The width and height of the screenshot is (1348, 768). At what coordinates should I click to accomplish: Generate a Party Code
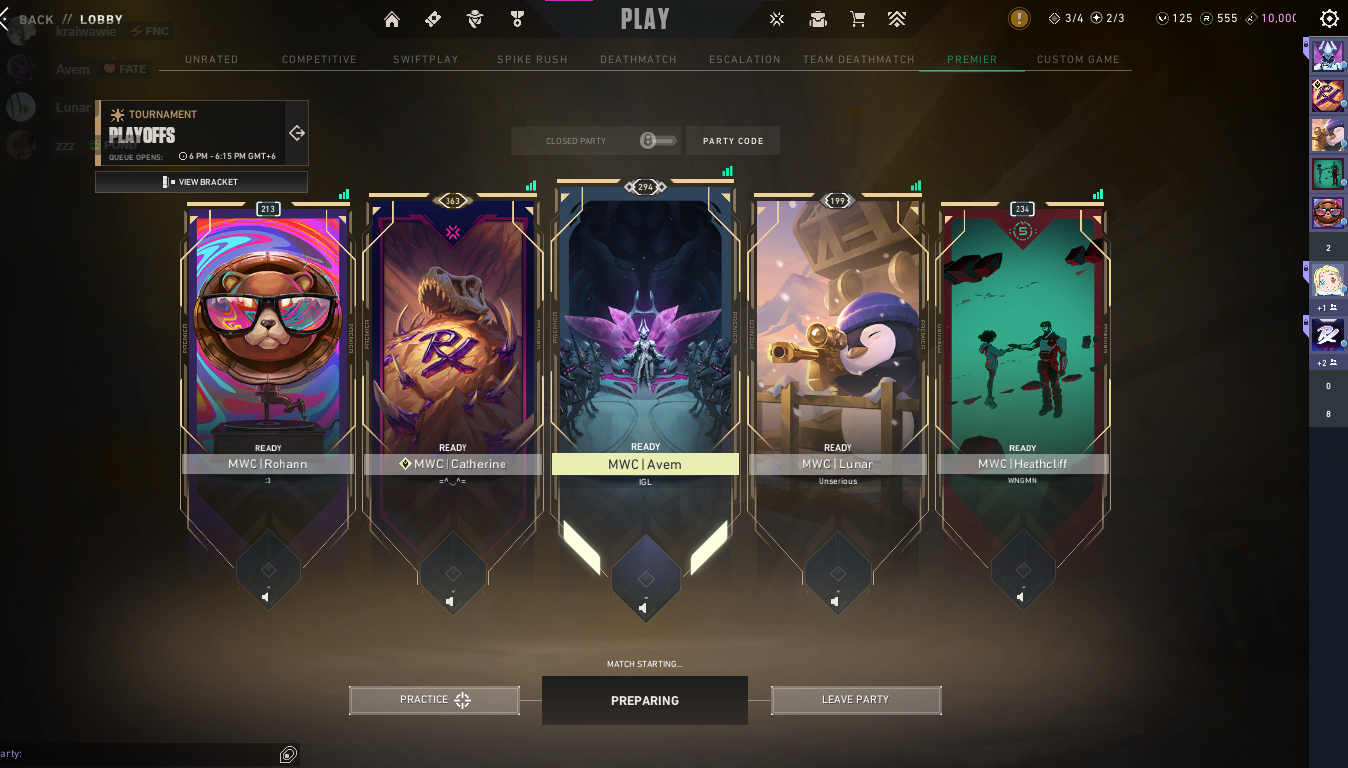click(x=733, y=141)
